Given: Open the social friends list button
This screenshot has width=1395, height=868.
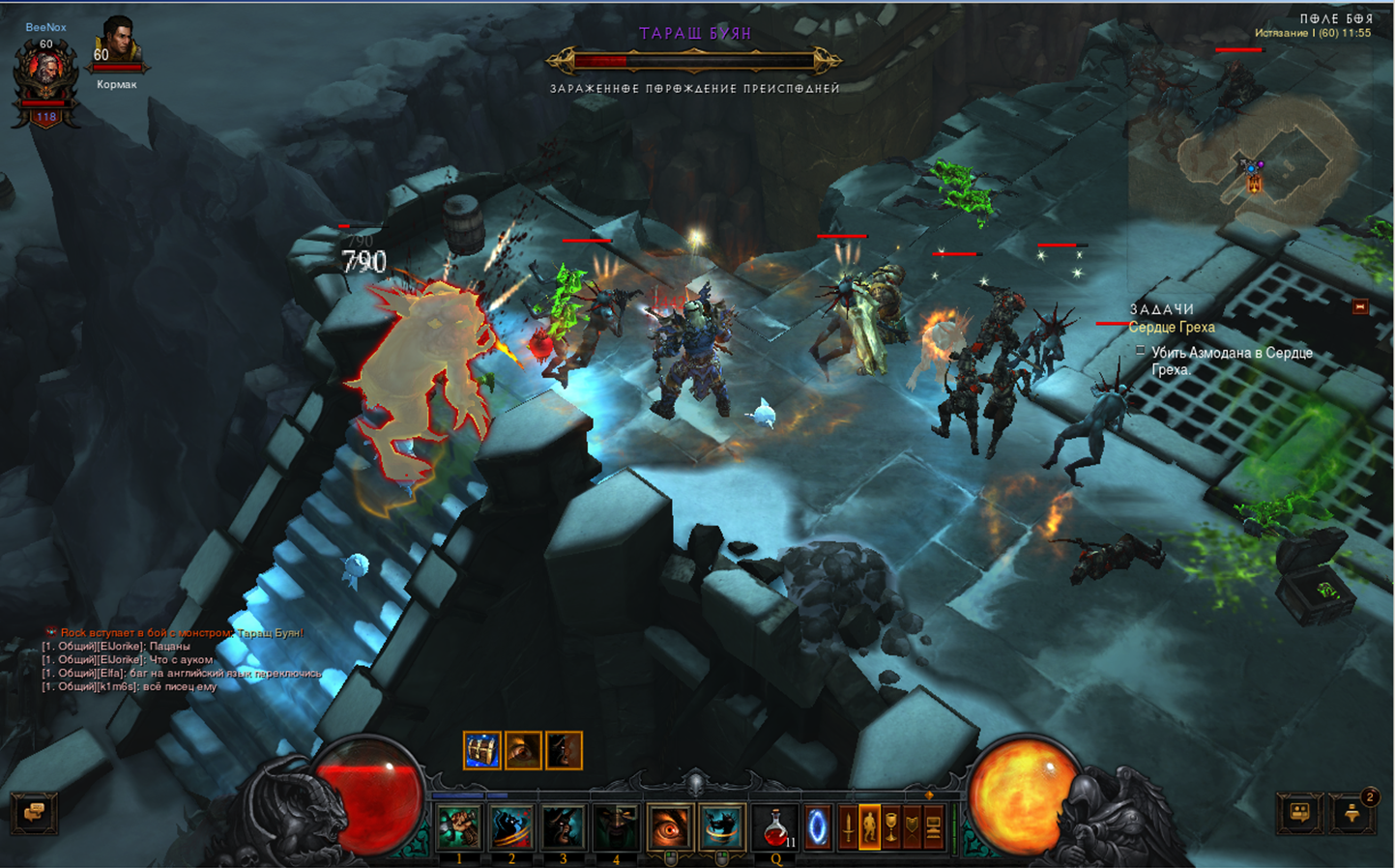Looking at the screenshot, I should click(x=1300, y=813).
